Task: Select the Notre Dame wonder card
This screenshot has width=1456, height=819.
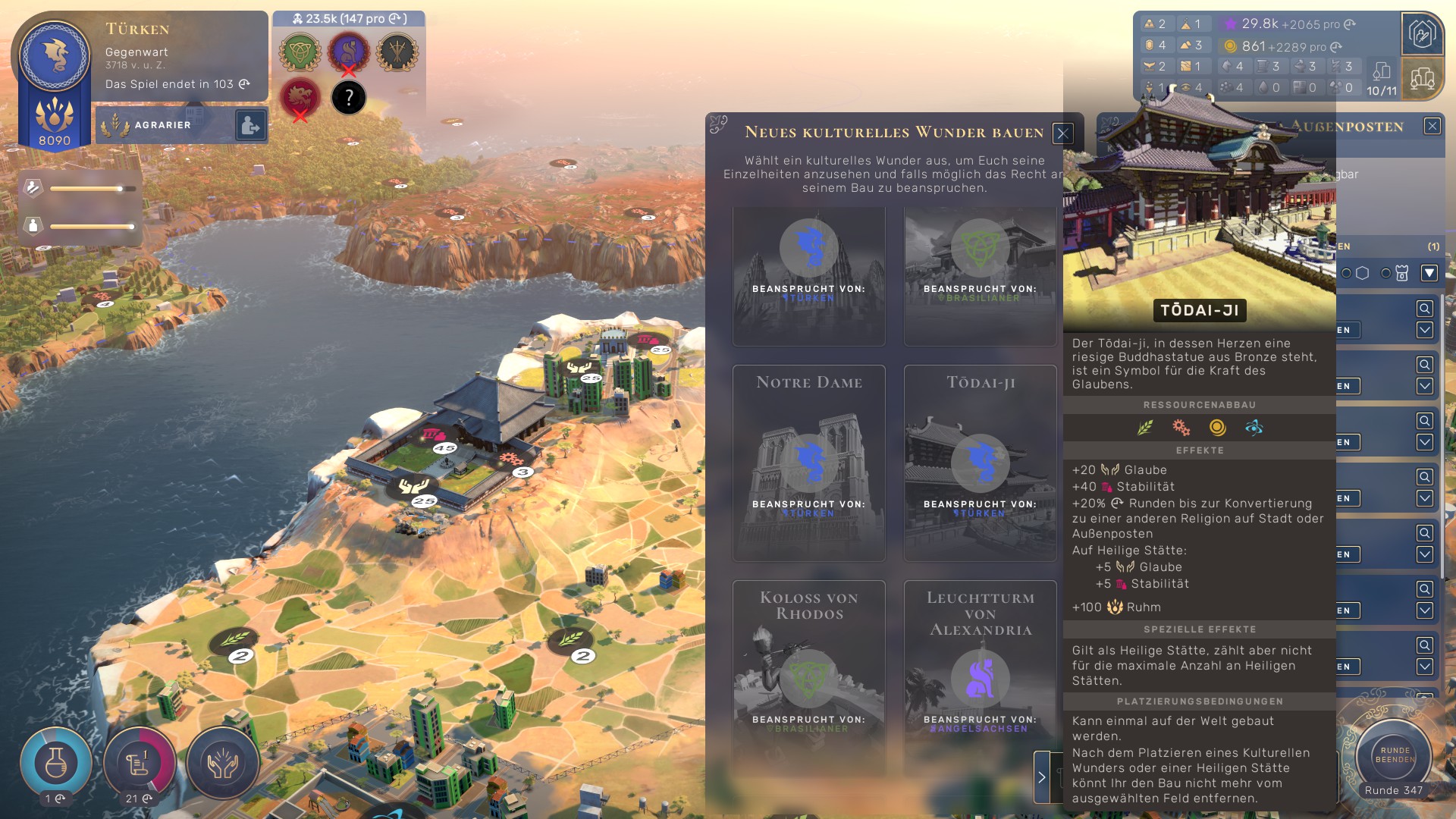Action: pos(809,463)
